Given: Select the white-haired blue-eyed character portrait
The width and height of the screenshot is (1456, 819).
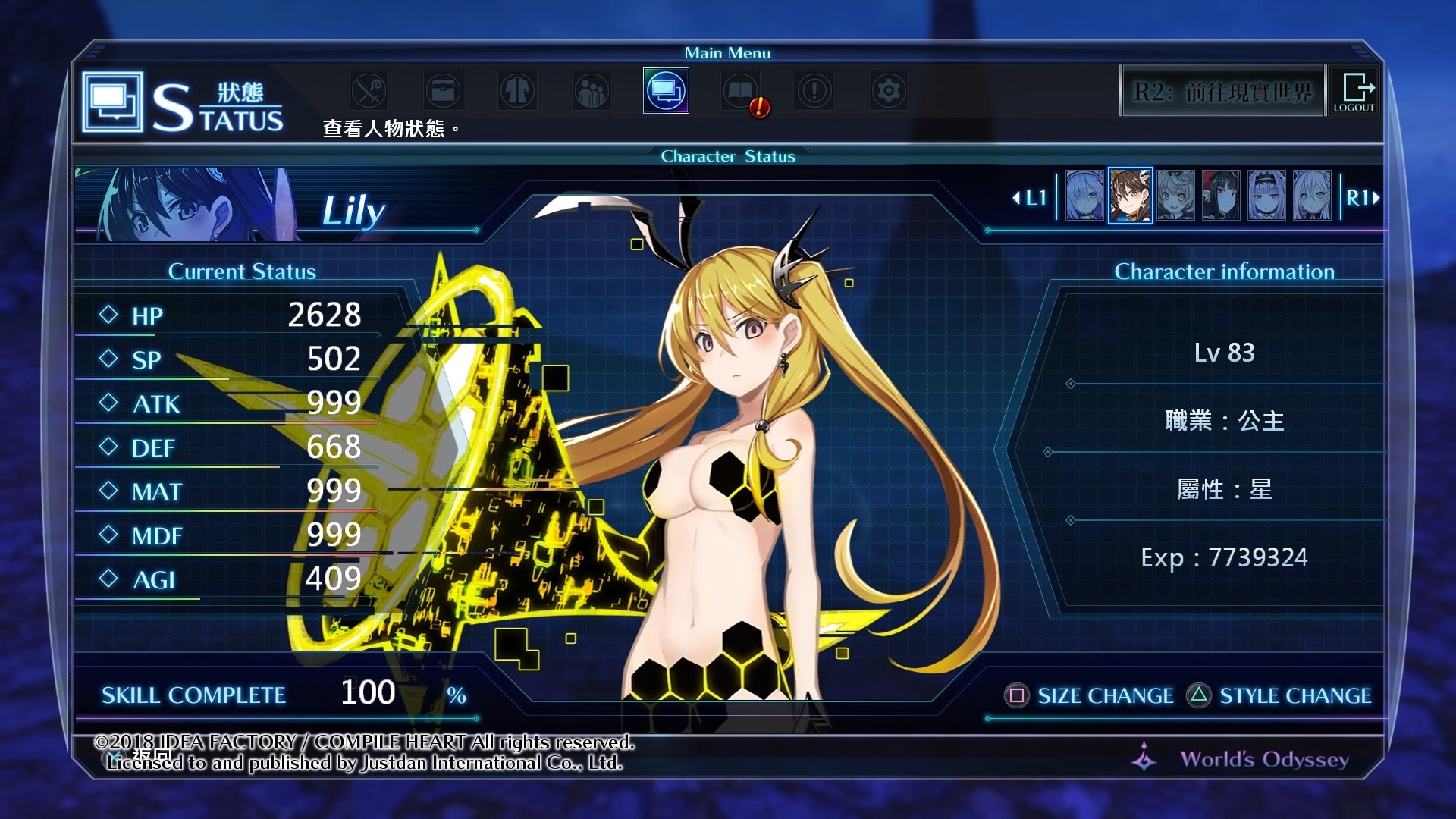Looking at the screenshot, I should [1312, 196].
